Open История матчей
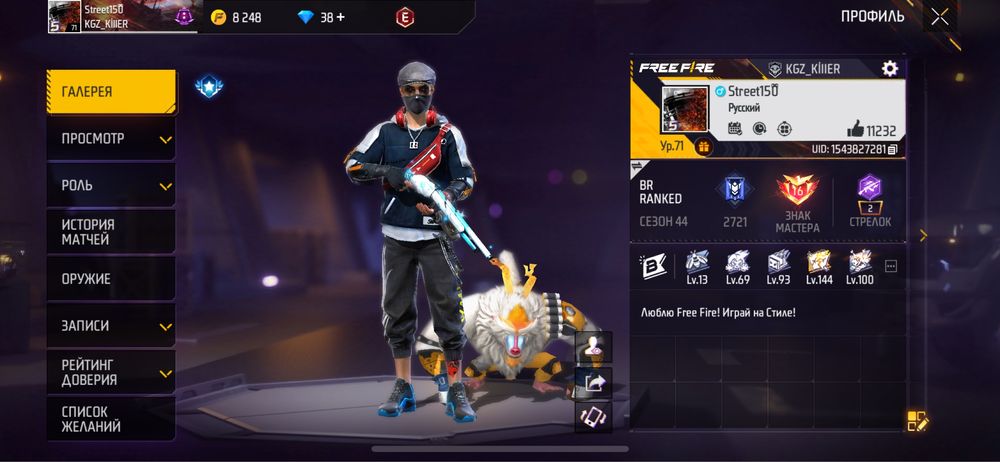This screenshot has height=462, width=1000. click(111, 232)
